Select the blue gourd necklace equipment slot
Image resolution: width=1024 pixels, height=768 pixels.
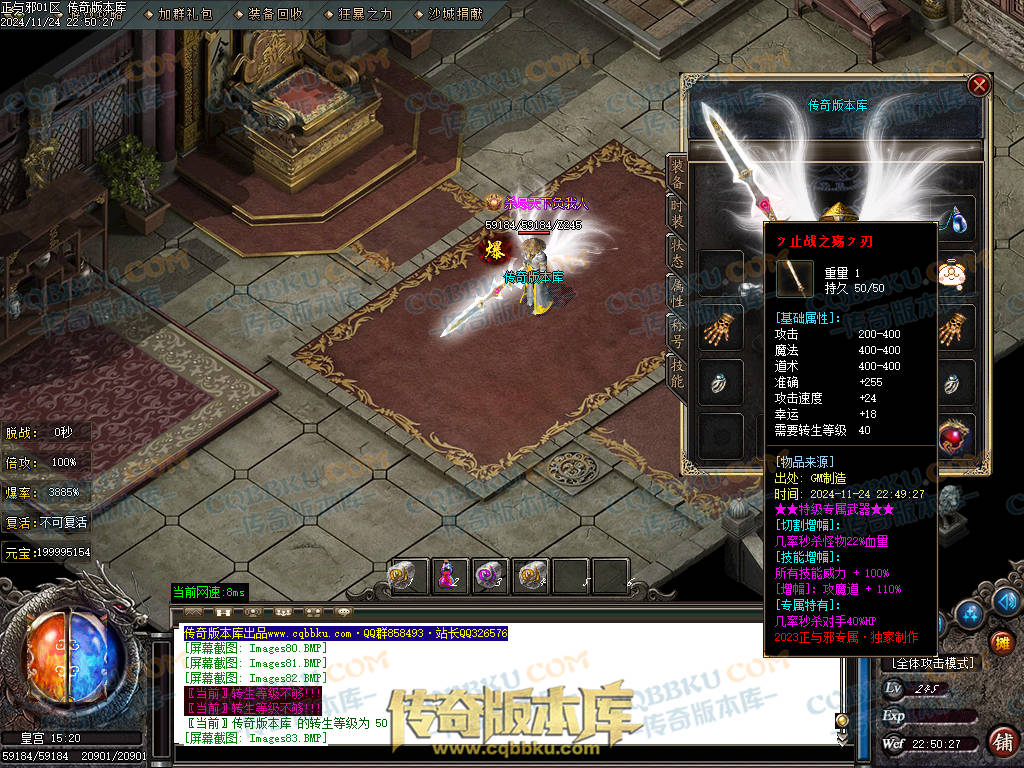click(x=958, y=219)
